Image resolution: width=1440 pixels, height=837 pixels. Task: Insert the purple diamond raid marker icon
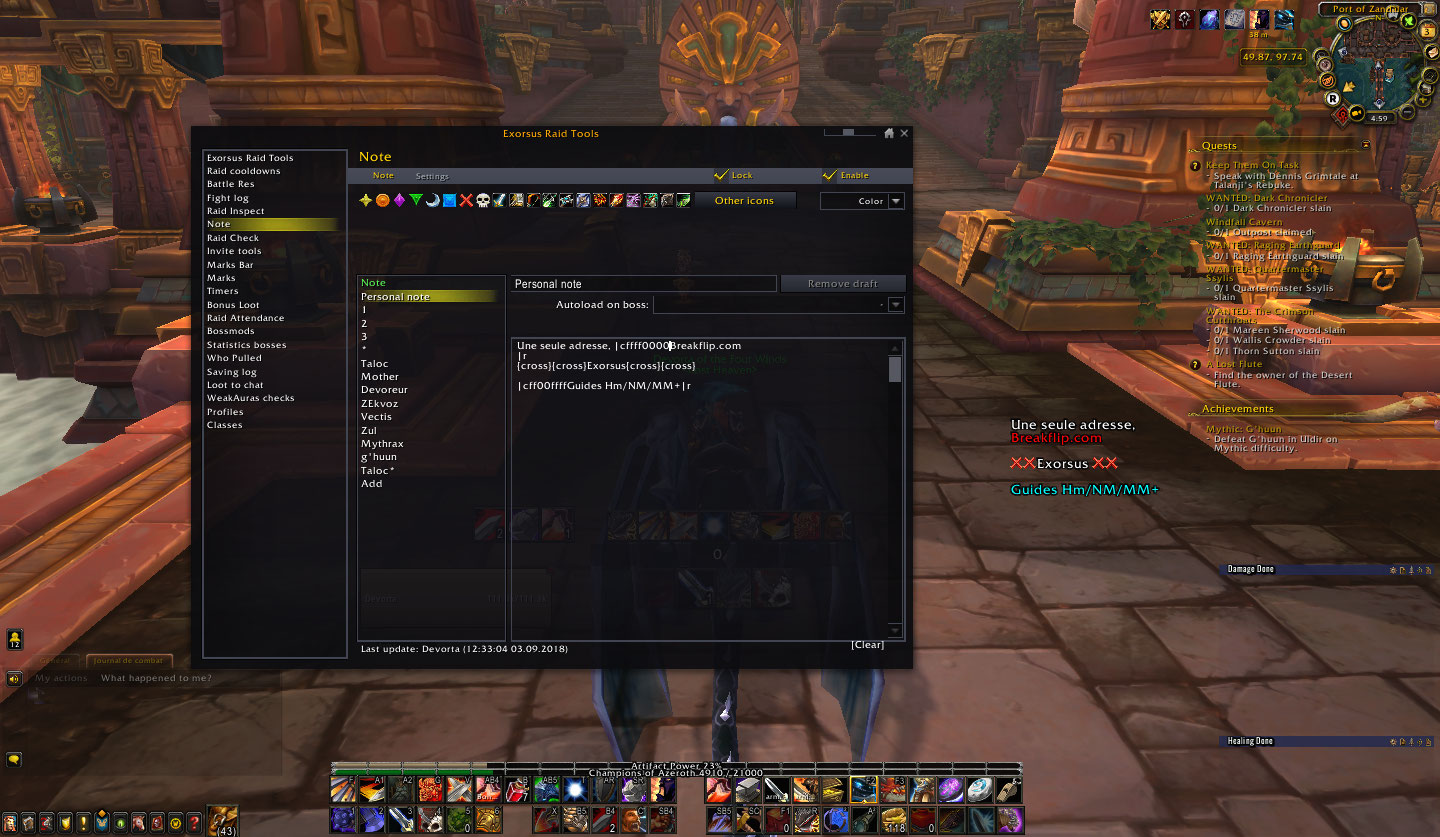(400, 200)
